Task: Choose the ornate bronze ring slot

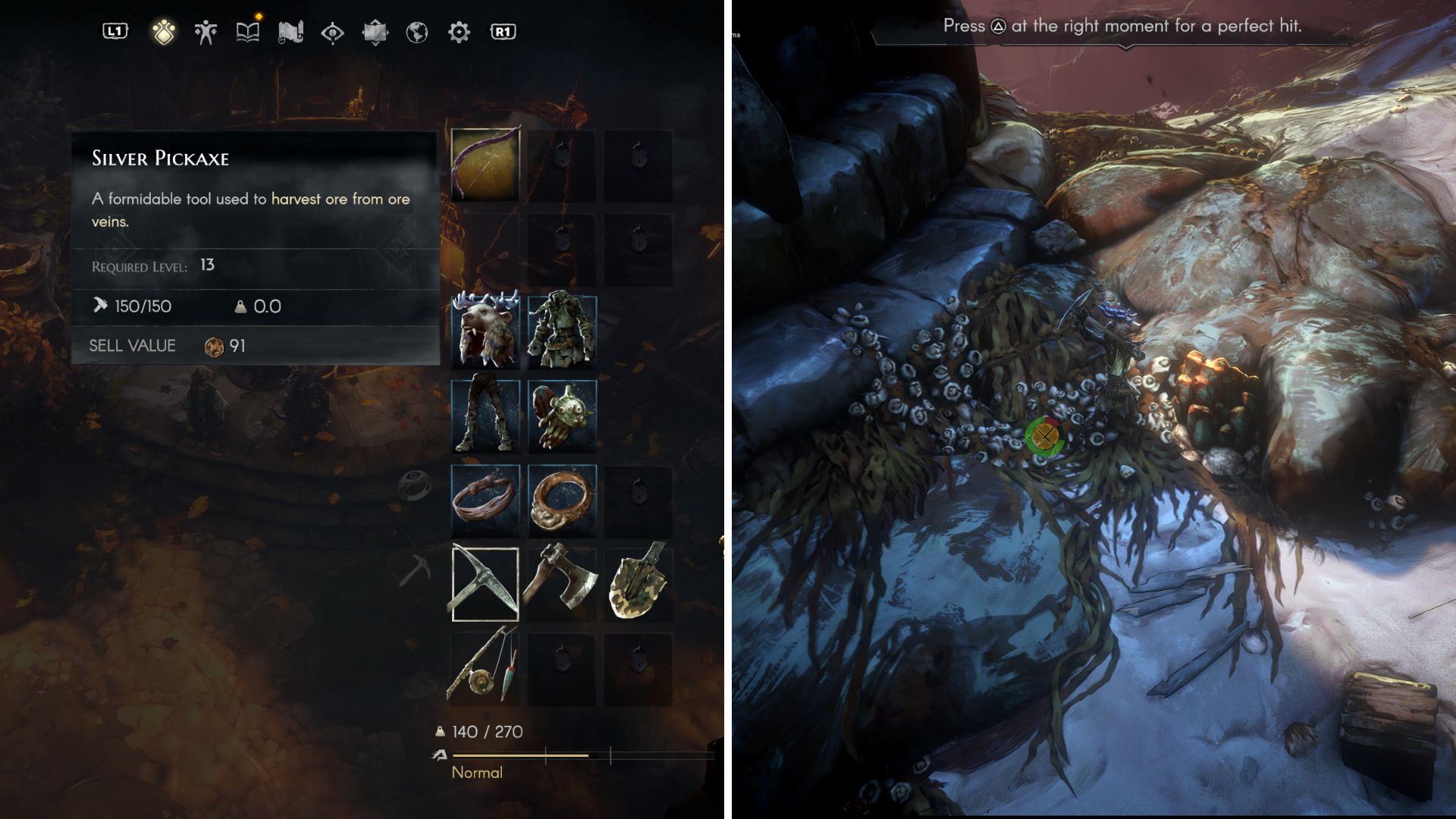Action: point(562,500)
